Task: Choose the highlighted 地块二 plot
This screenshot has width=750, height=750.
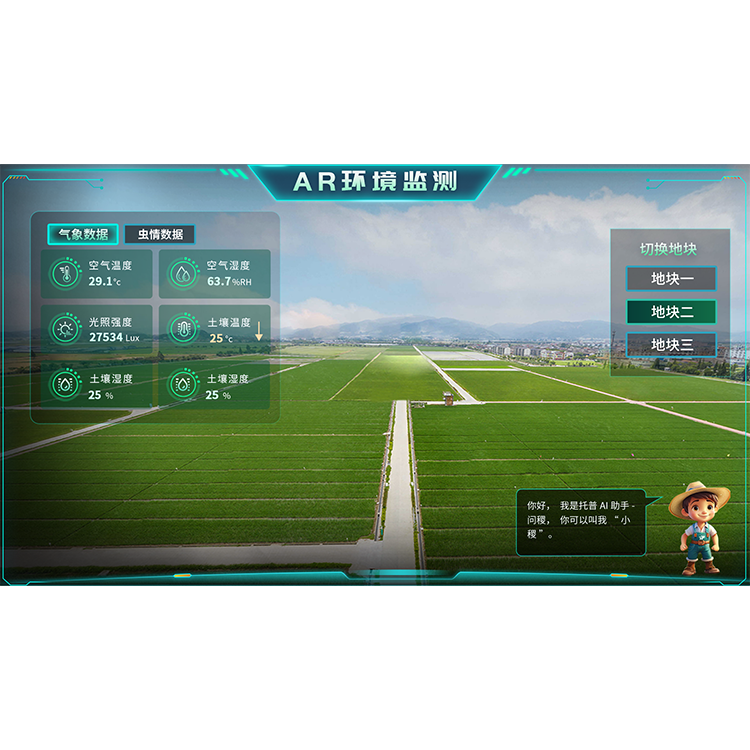Action: coord(671,312)
